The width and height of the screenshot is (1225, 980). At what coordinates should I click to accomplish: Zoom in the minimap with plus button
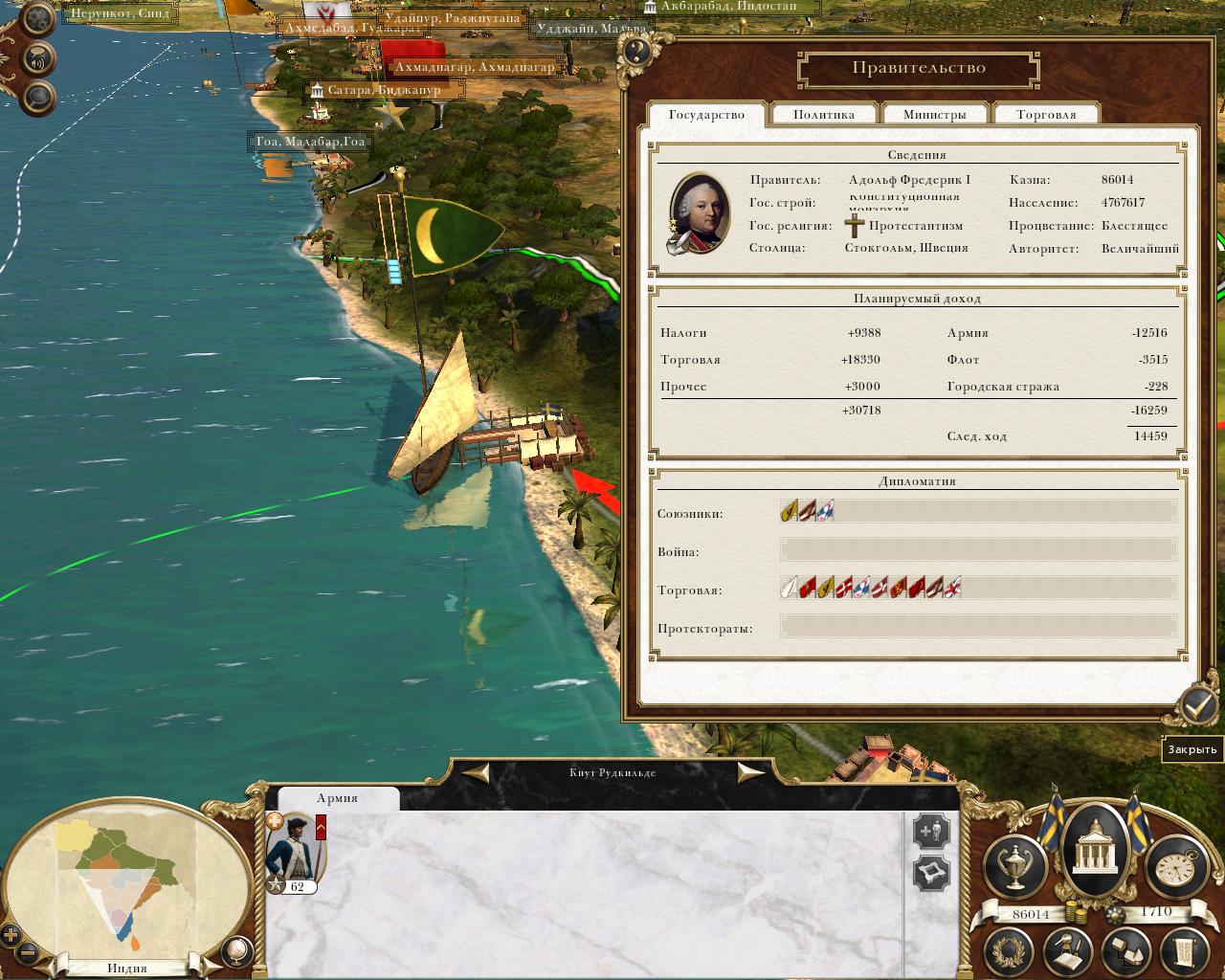pos(11,935)
